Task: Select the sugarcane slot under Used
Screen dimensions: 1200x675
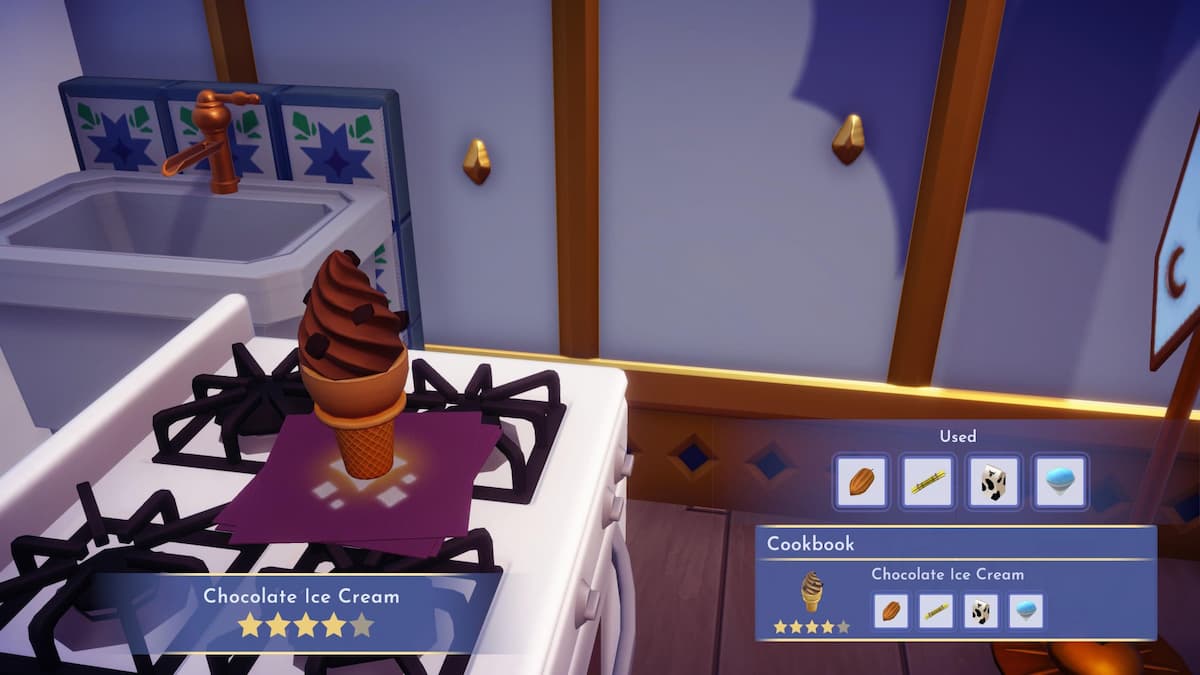Action: [x=927, y=481]
